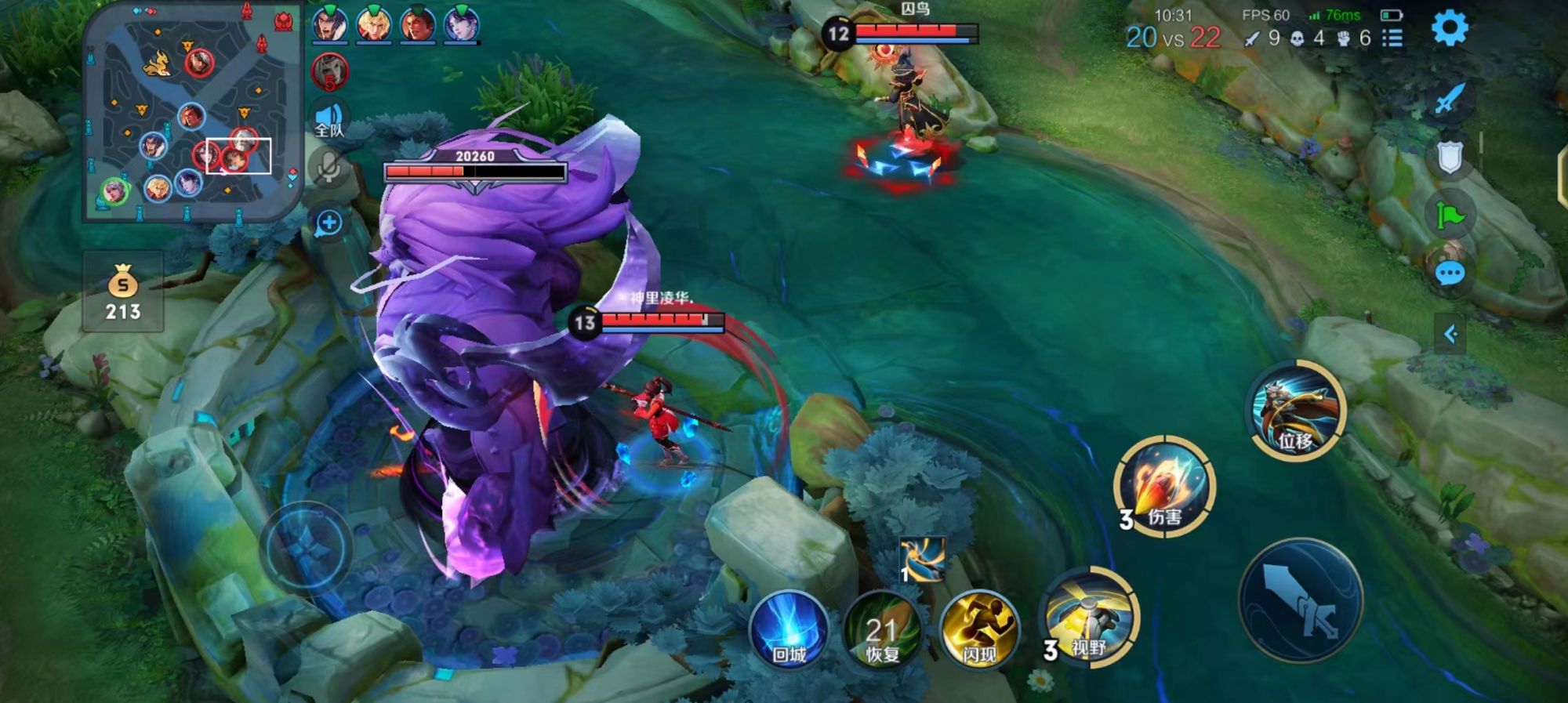Activate the 回城 recall spell
This screenshot has width=1568, height=703.
click(x=789, y=631)
